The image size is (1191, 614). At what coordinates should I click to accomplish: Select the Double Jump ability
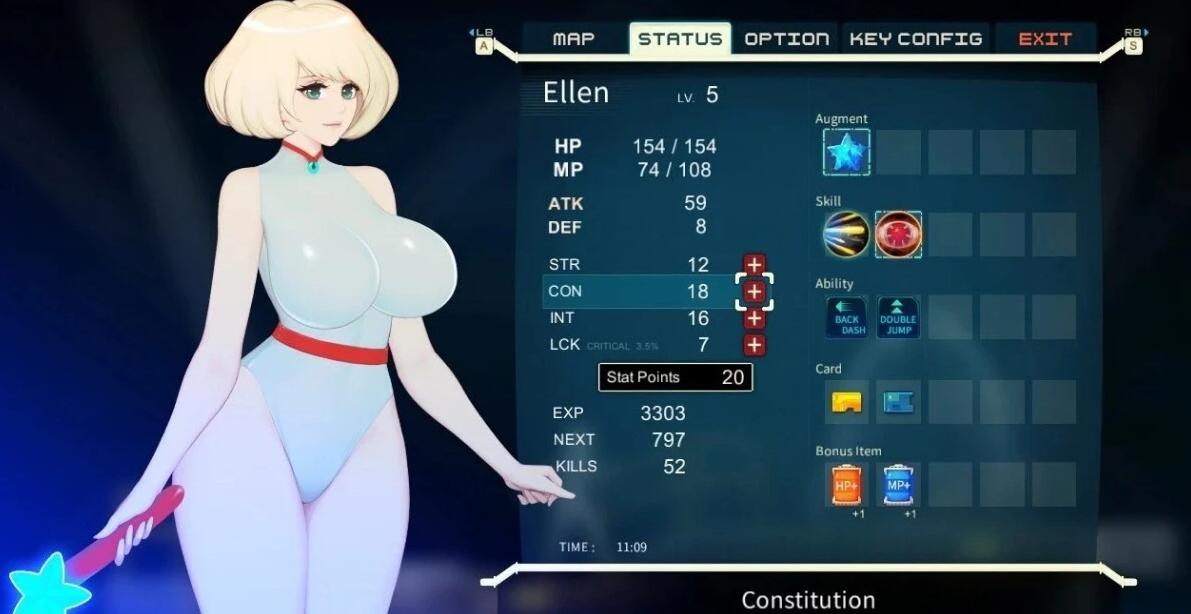coord(898,318)
